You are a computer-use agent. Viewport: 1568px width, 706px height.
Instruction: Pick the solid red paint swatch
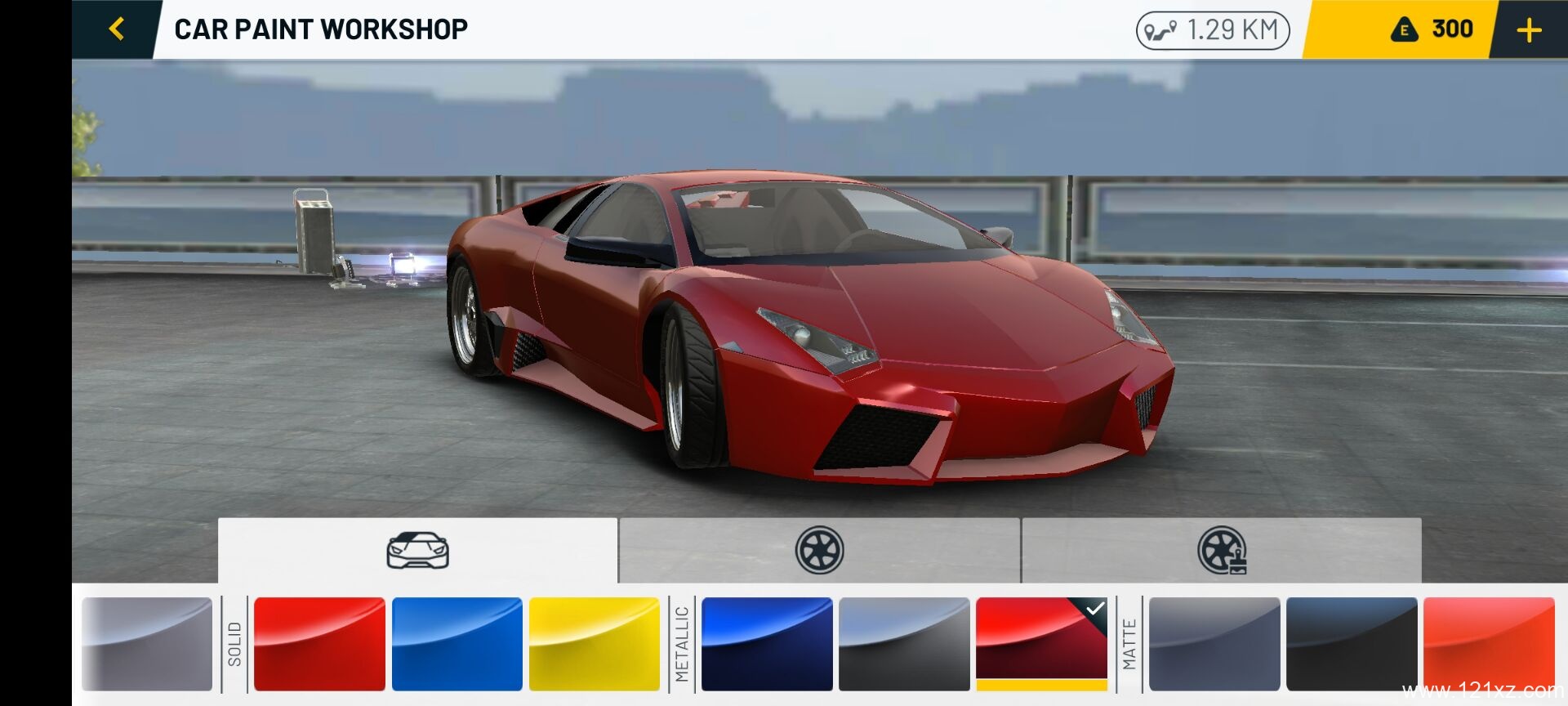coord(319,644)
